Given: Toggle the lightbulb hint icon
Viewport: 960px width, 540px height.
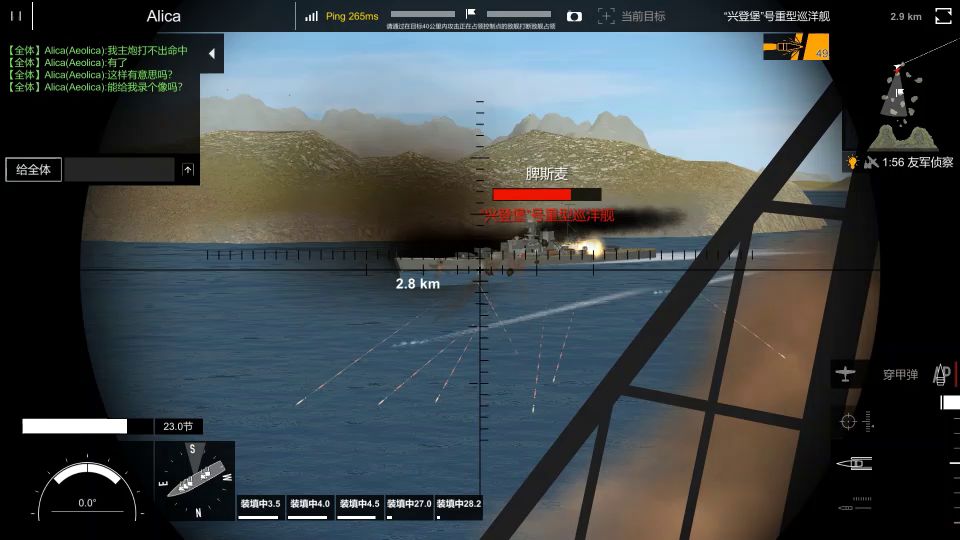Looking at the screenshot, I should tap(853, 162).
